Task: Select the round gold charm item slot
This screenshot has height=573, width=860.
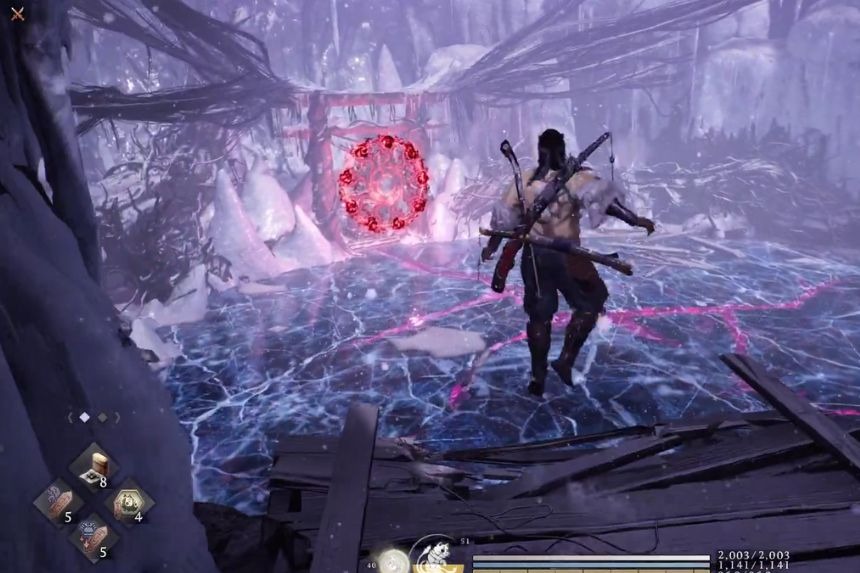Action: coord(130,503)
